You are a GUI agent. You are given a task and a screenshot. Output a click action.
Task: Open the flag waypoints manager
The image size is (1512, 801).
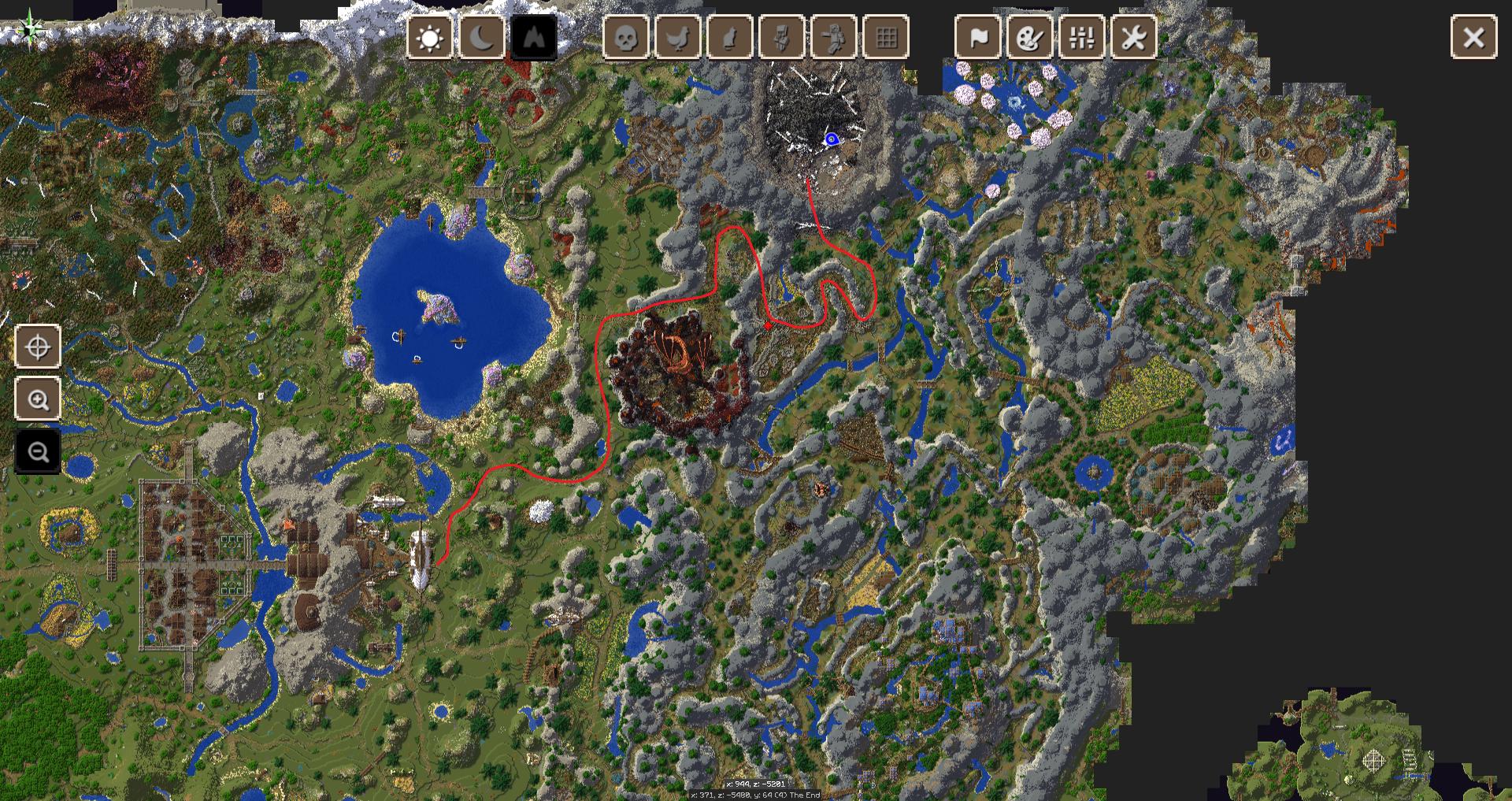click(978, 37)
